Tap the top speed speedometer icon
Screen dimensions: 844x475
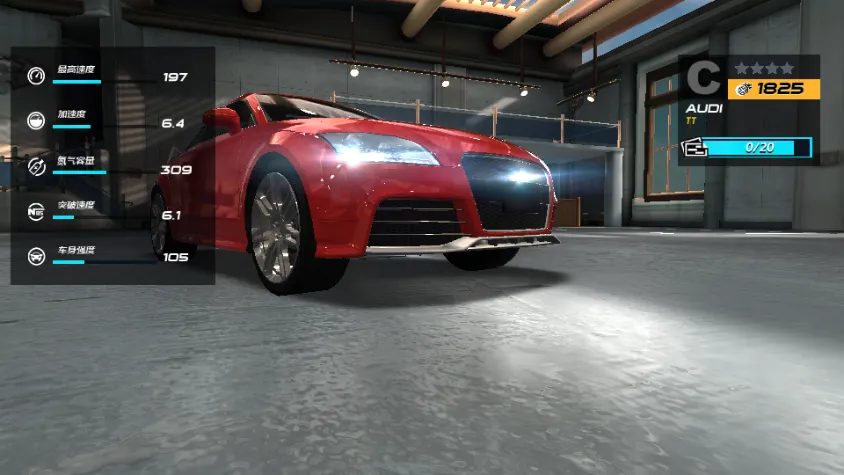coord(37,77)
